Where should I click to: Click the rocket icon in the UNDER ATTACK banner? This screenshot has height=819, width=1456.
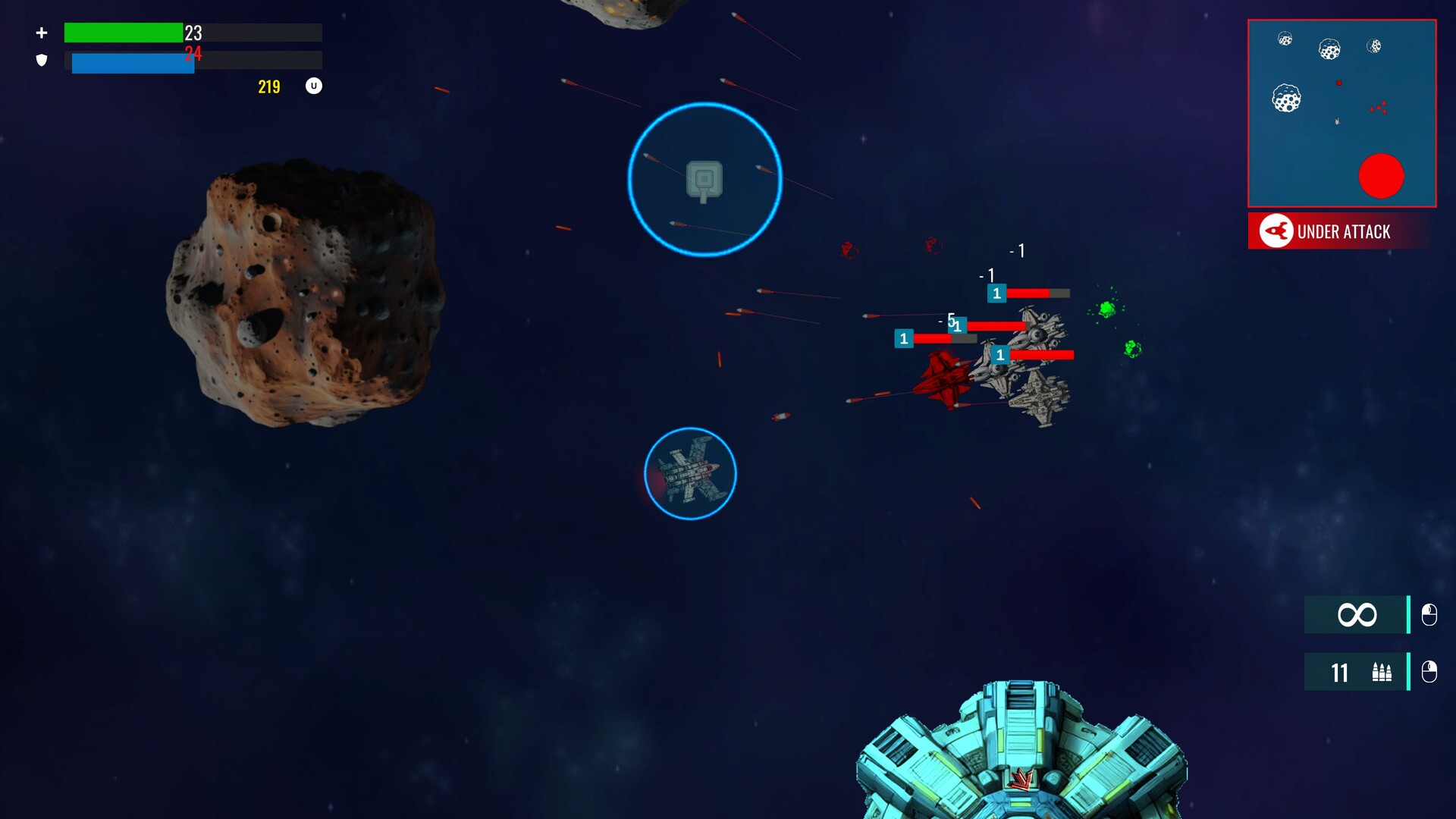click(x=1277, y=231)
